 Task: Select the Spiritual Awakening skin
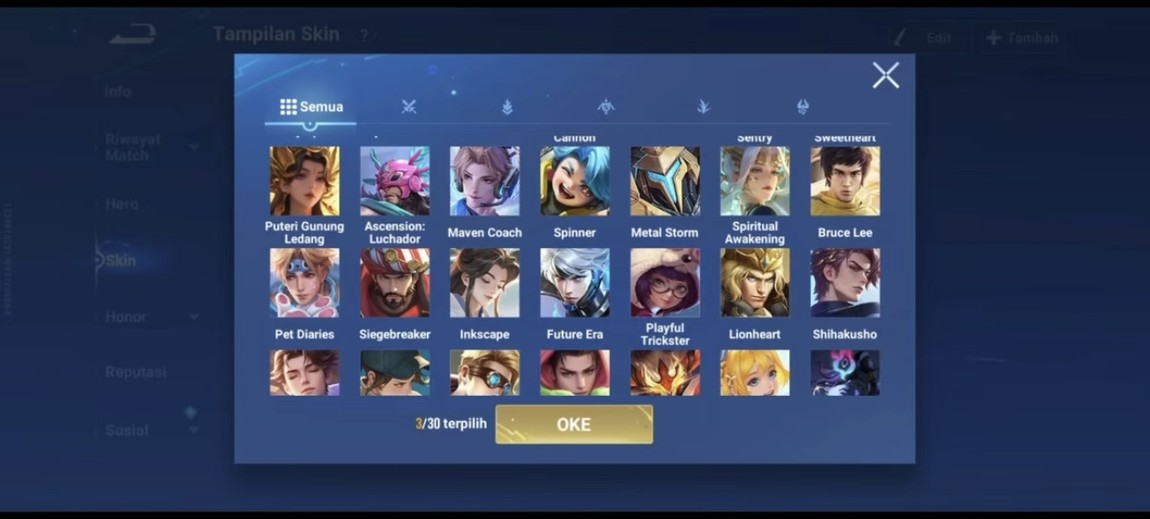[755, 181]
